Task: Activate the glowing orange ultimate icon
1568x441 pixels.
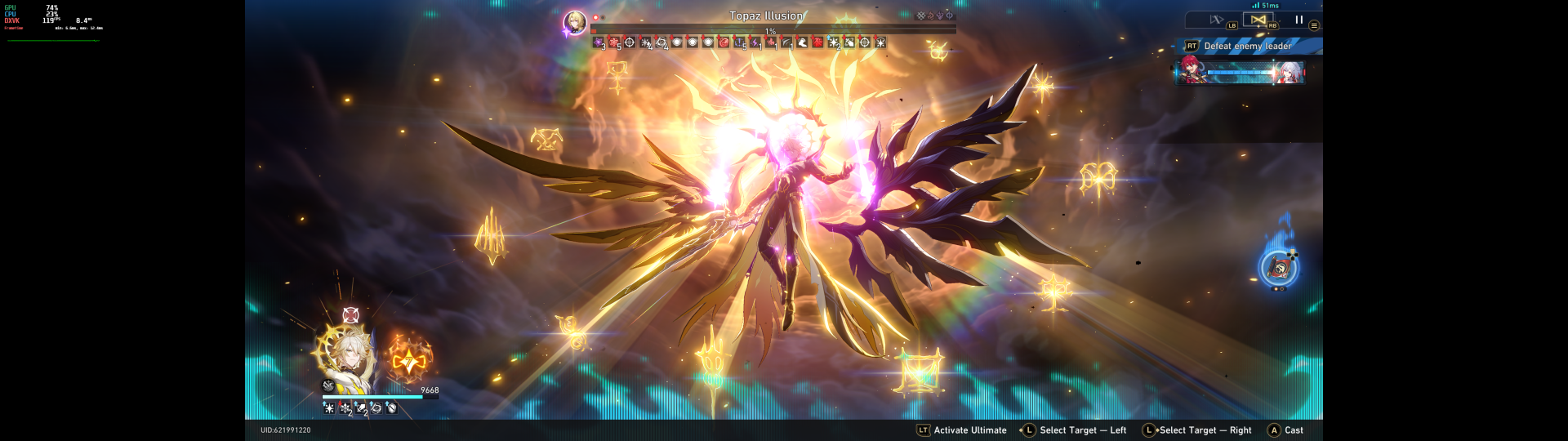Action: coord(408,359)
